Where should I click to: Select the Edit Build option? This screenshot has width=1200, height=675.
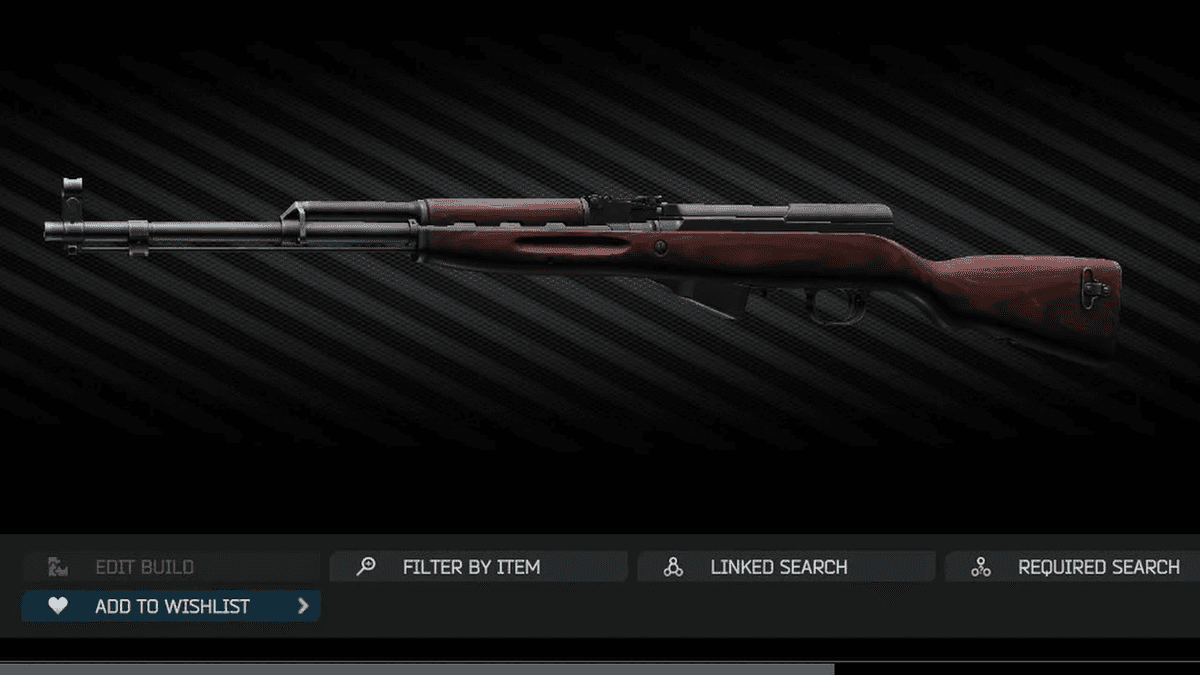[x=144, y=567]
